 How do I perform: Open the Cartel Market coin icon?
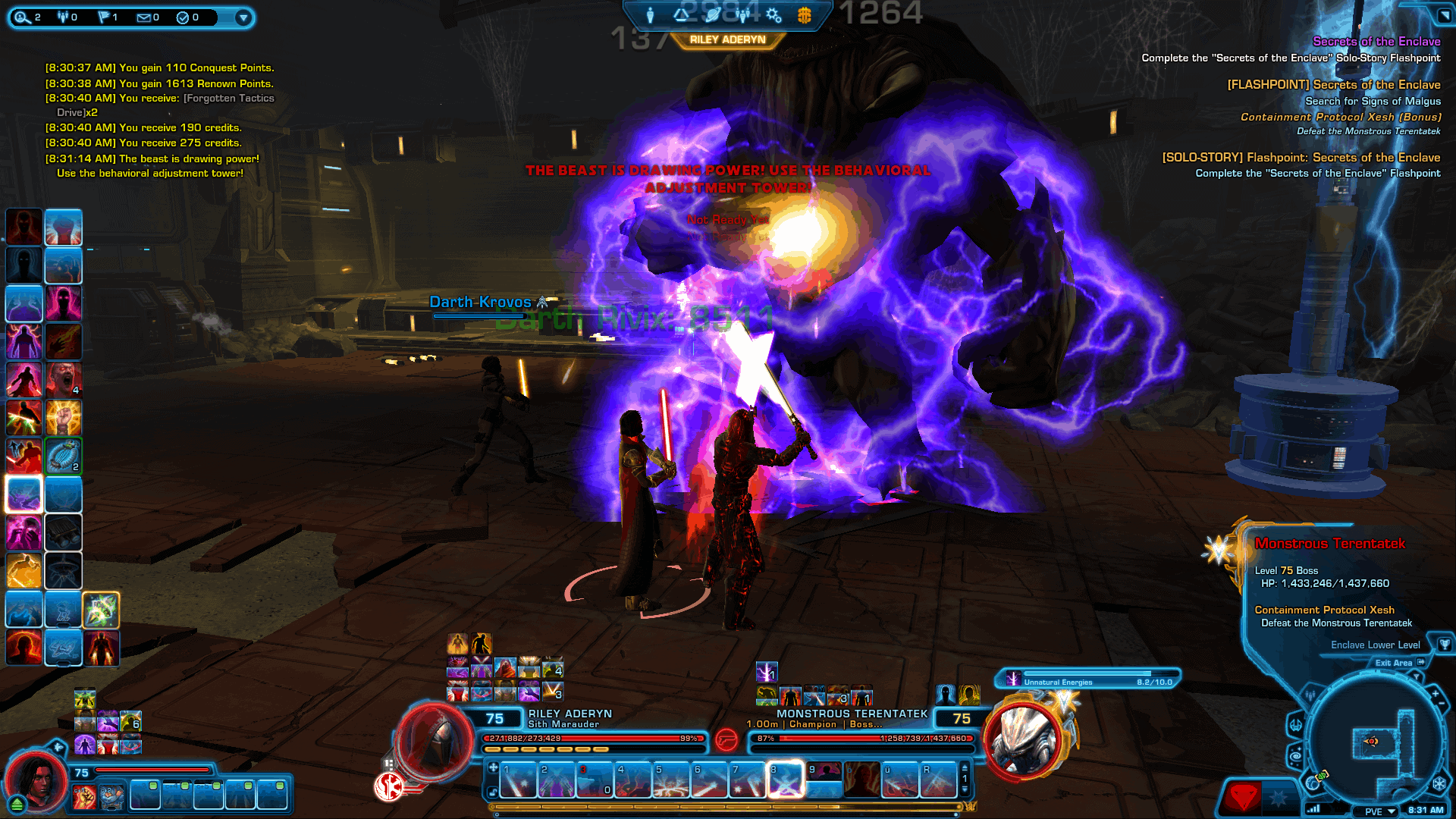(805, 15)
